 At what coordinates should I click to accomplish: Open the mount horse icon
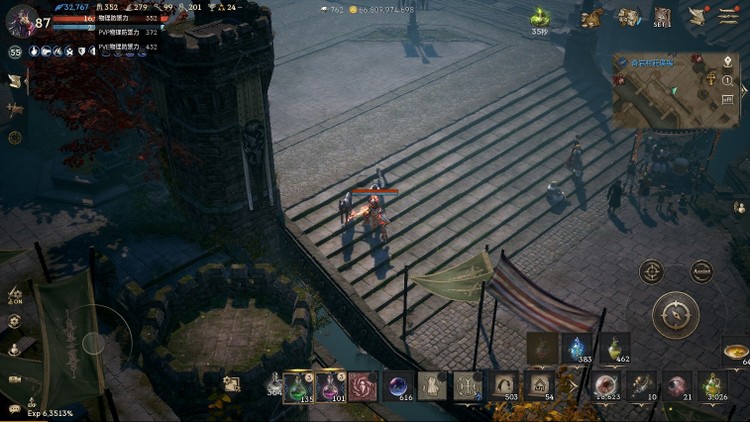(x=593, y=17)
